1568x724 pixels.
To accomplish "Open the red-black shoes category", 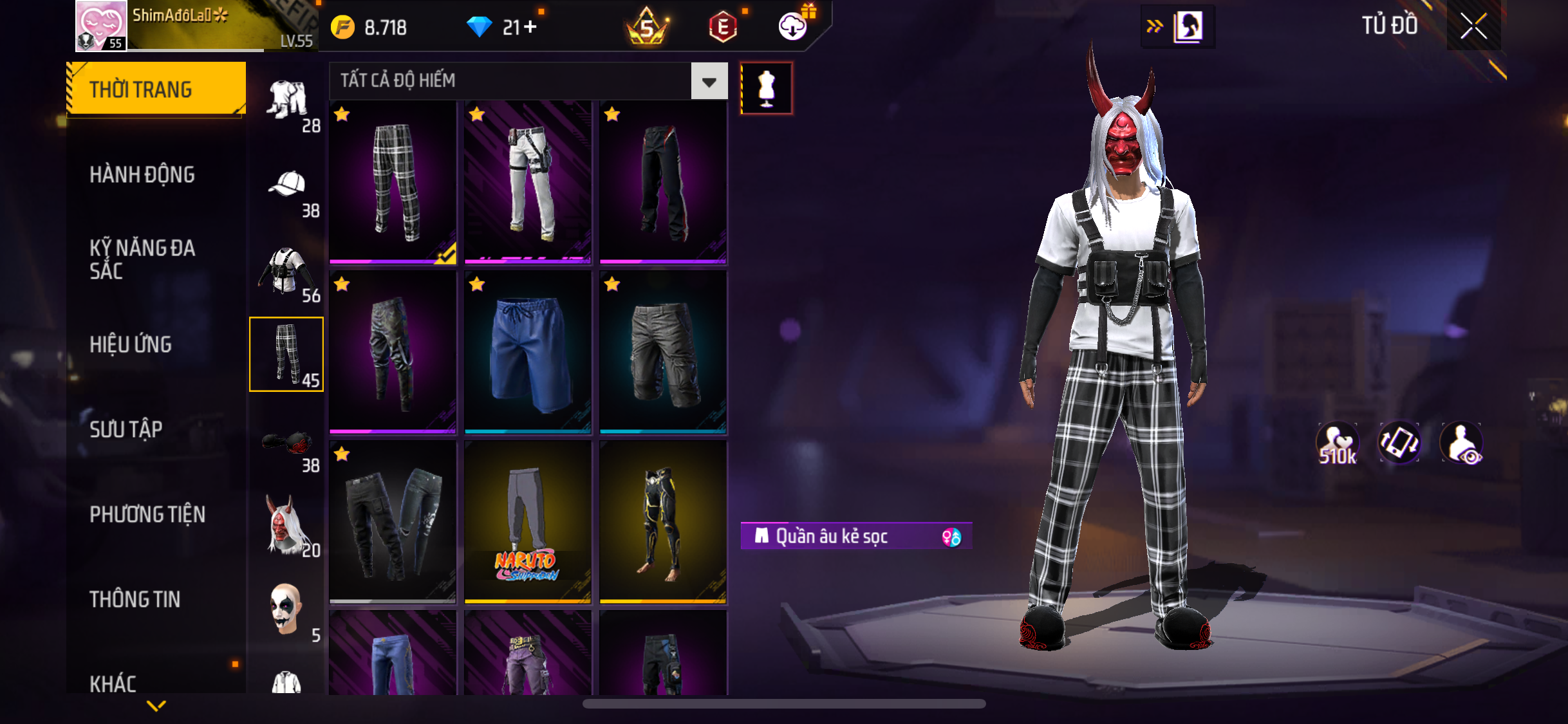I will tap(287, 443).
